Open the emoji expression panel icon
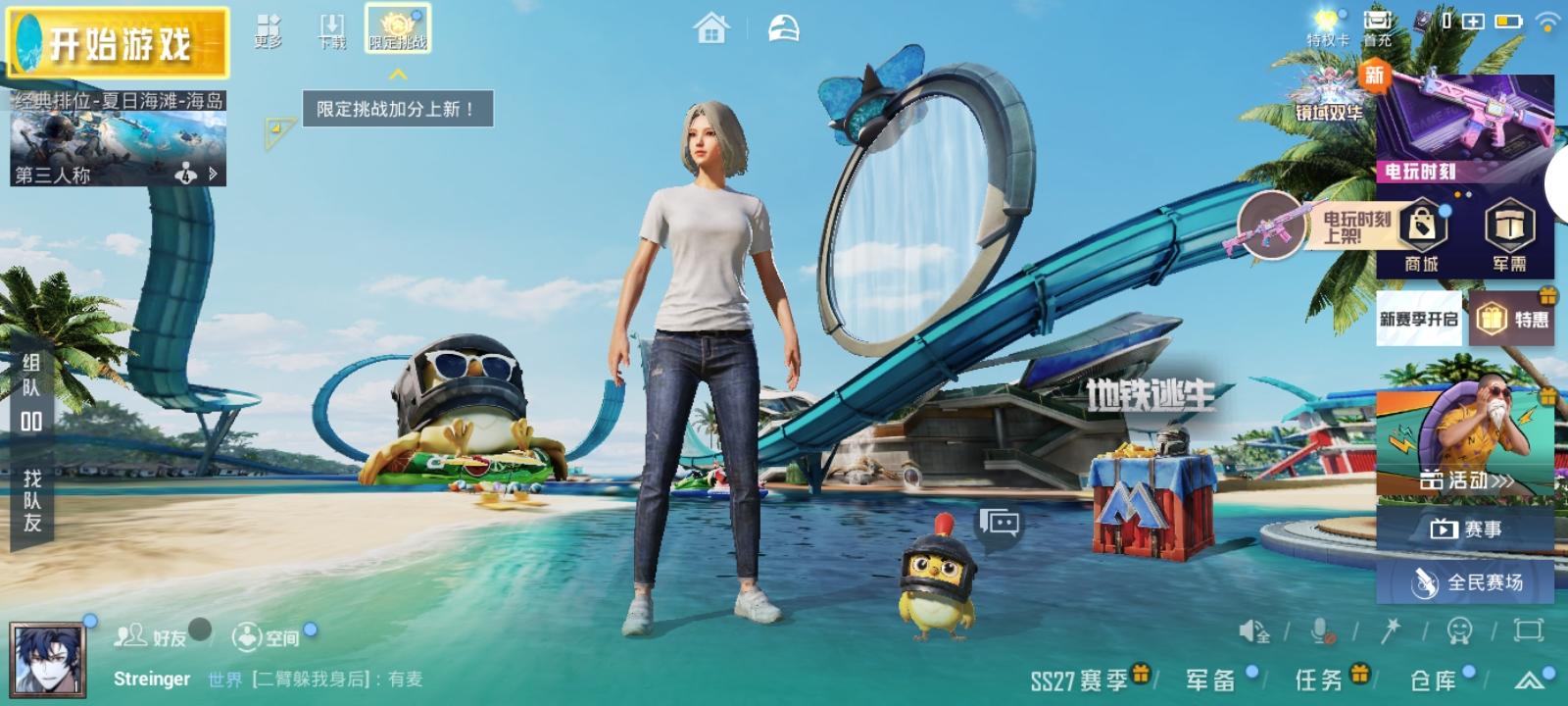1568x706 pixels. pos(1460,632)
